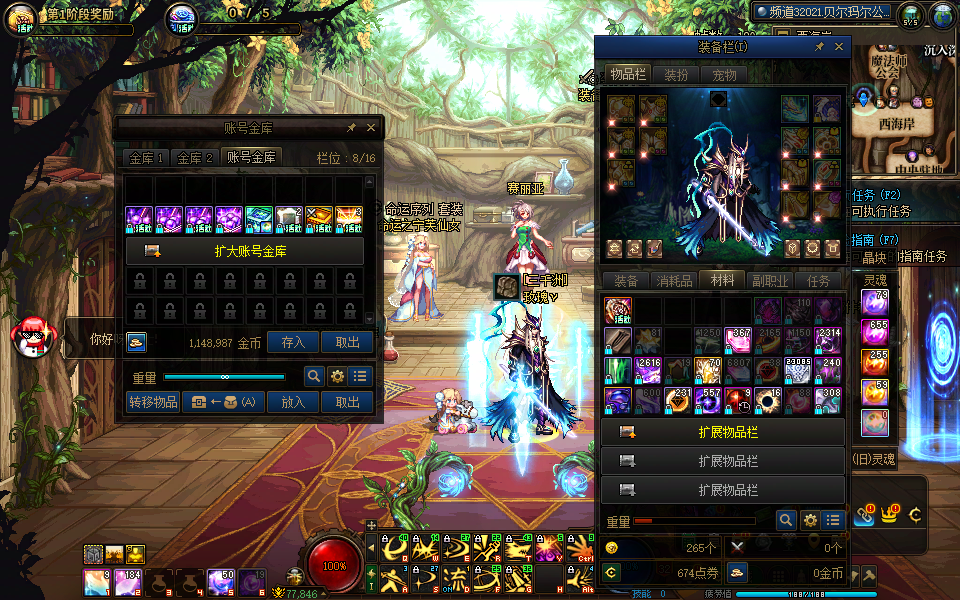This screenshot has width=960, height=600.
Task: Deposit gold with the 存入 button
Action: (x=293, y=342)
